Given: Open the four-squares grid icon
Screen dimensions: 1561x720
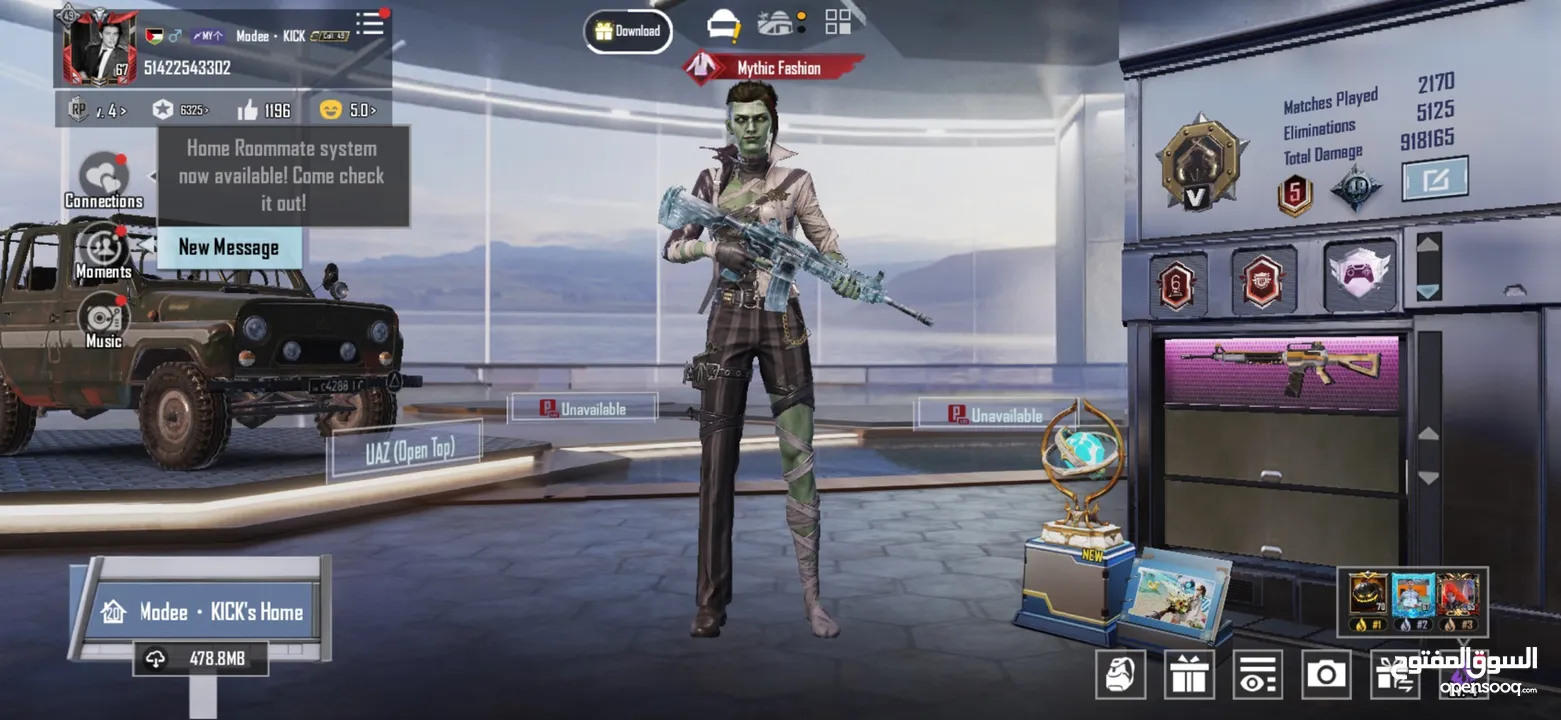Looking at the screenshot, I should 838,23.
